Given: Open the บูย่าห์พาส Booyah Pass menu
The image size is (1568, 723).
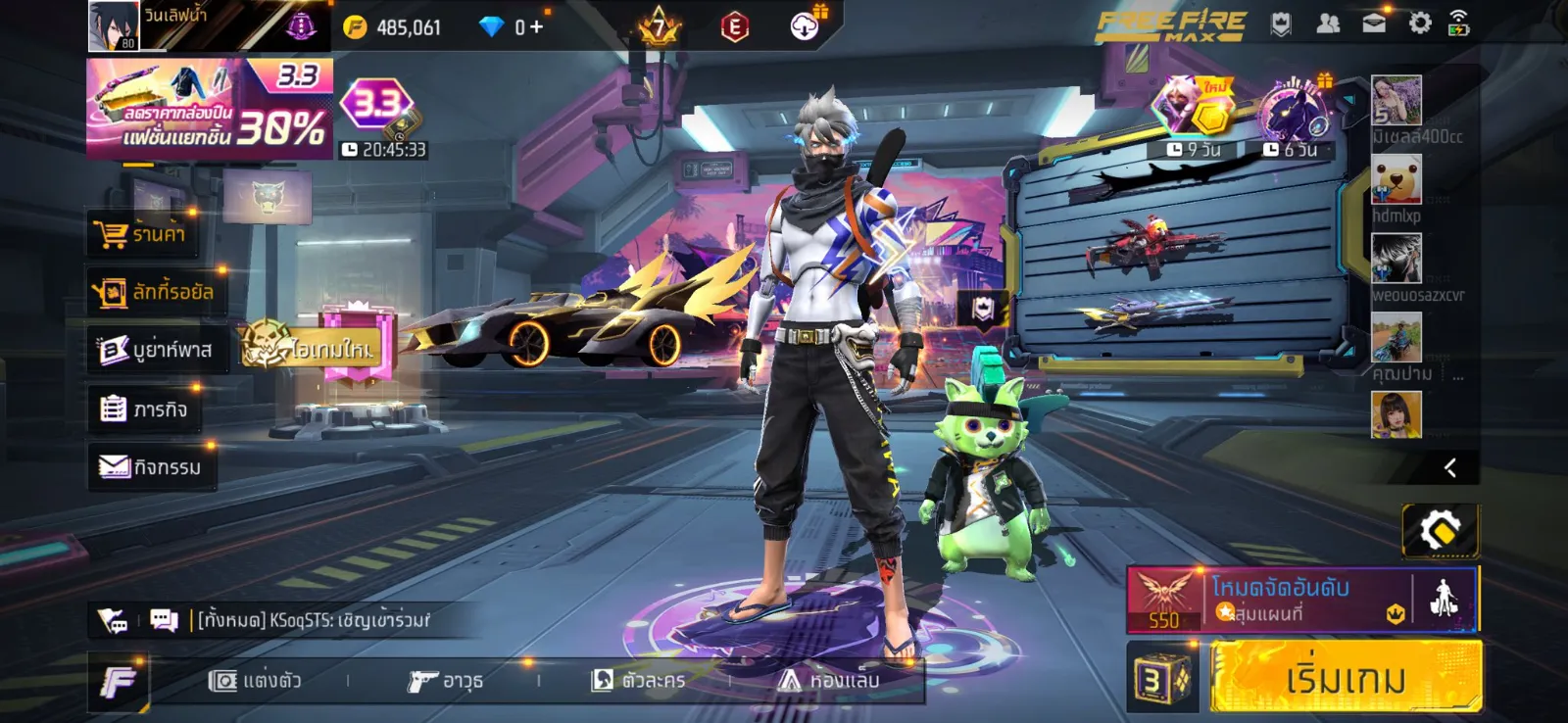Looking at the screenshot, I should 157,350.
